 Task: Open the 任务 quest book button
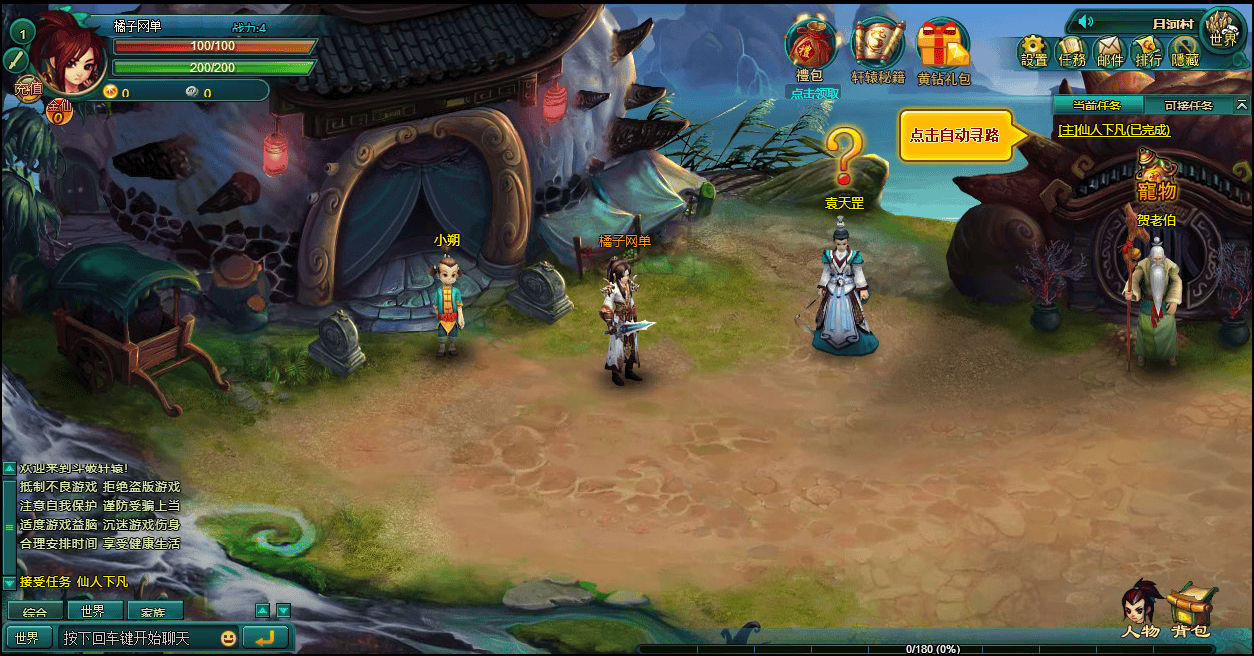click(x=1072, y=51)
